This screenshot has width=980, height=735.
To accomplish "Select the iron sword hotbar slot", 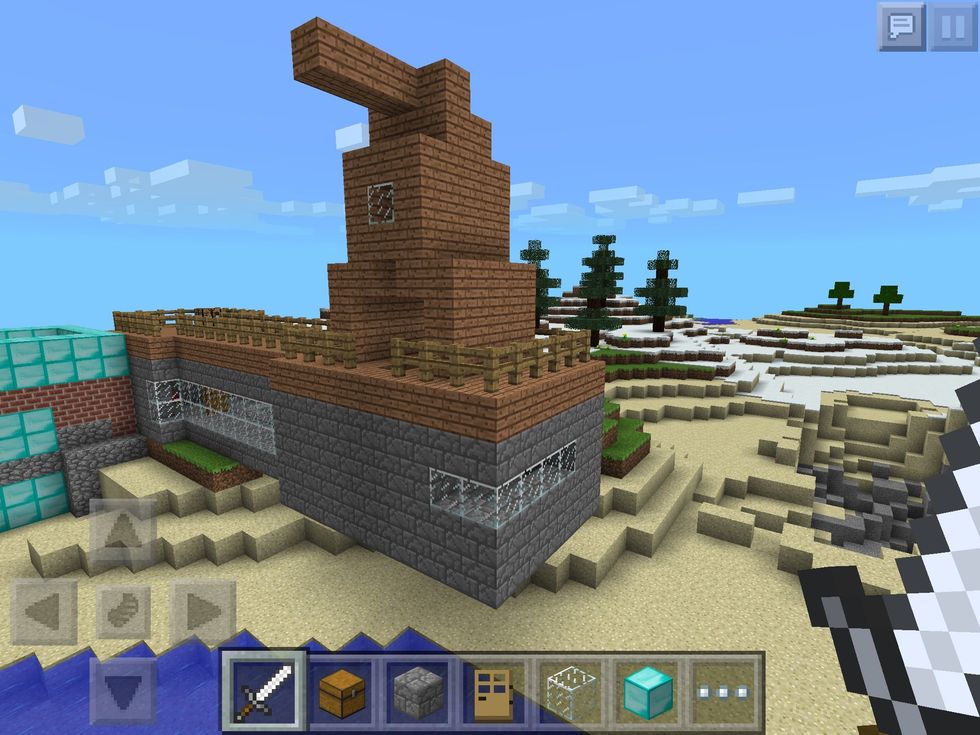I will coord(263,690).
